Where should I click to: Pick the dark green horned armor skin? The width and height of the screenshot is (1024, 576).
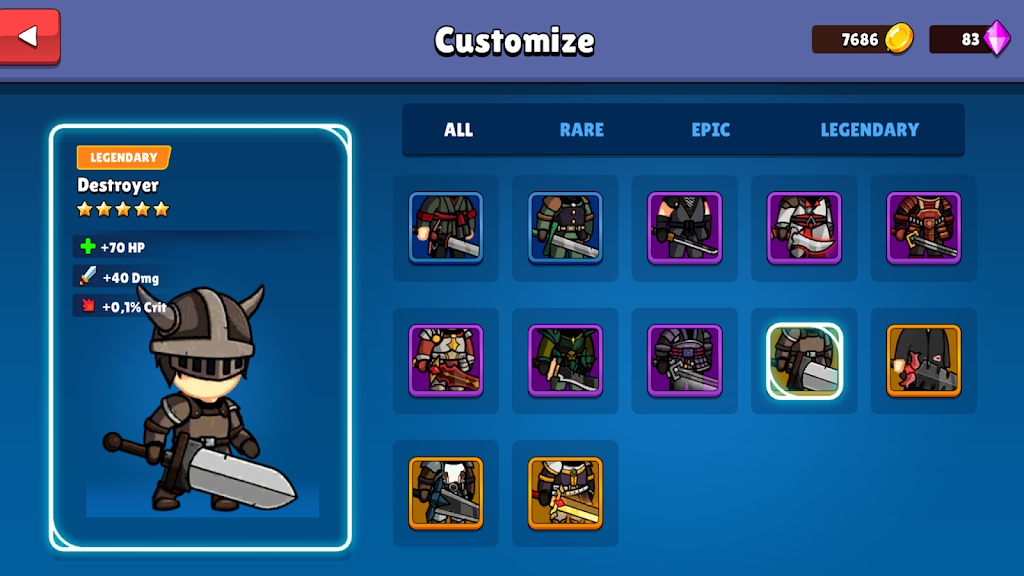[565, 360]
